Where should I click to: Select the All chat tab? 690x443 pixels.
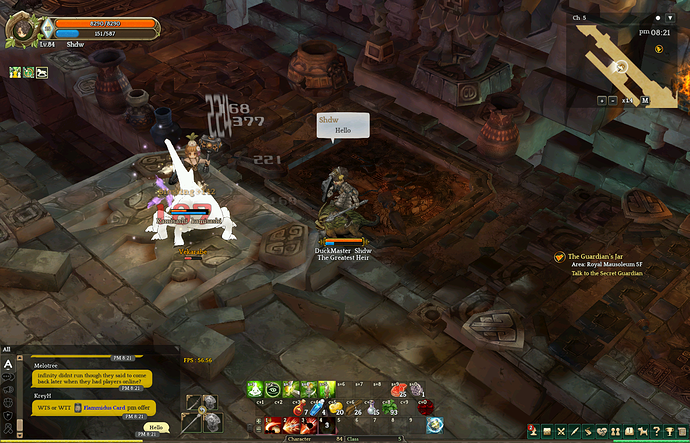pos(7,349)
